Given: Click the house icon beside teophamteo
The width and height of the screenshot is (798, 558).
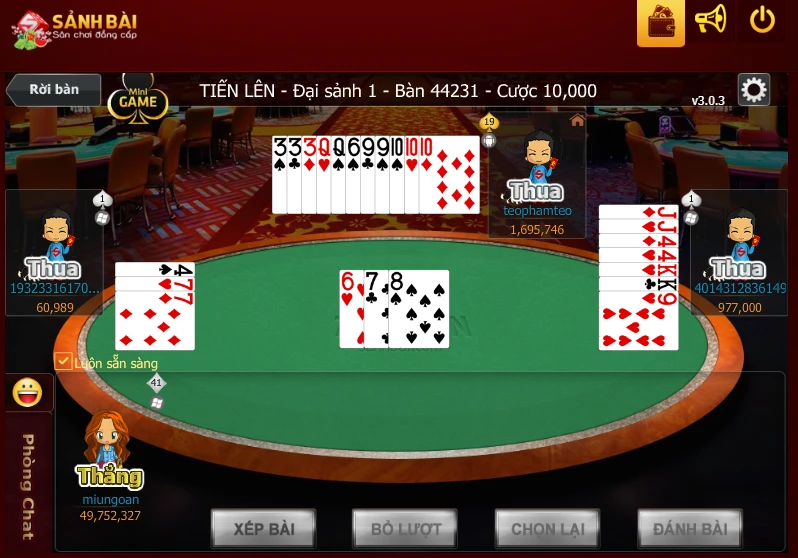Looking at the screenshot, I should click(x=577, y=120).
